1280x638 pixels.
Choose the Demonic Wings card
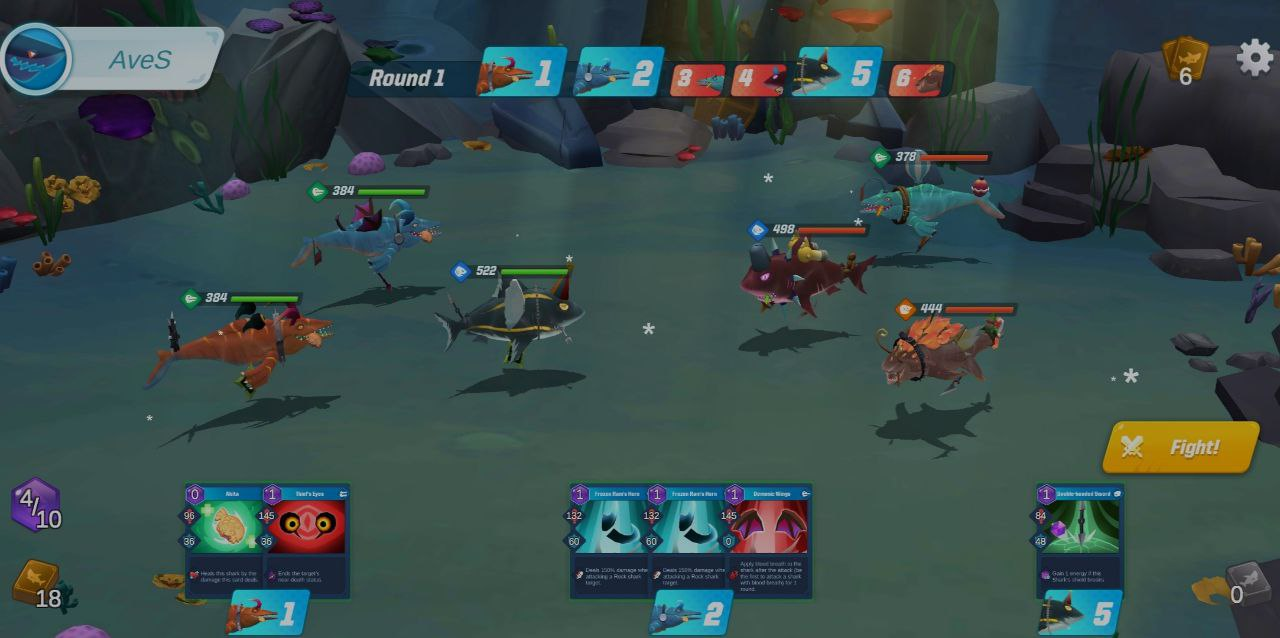pyautogui.click(x=770, y=540)
